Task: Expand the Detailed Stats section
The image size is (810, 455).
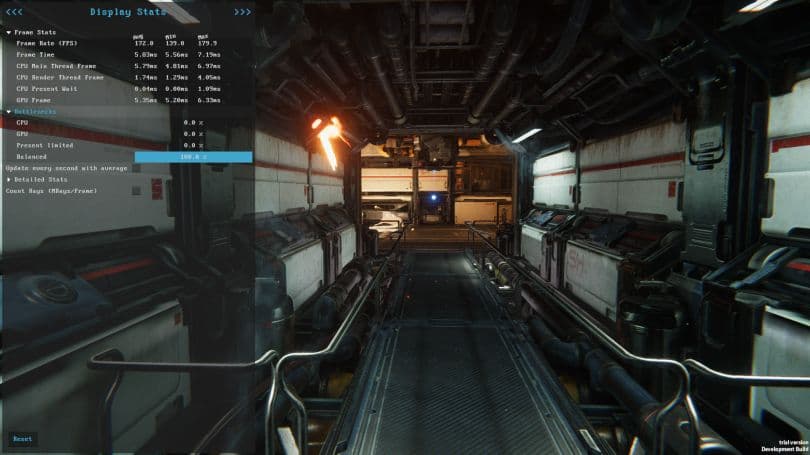Action: click(x=9, y=179)
